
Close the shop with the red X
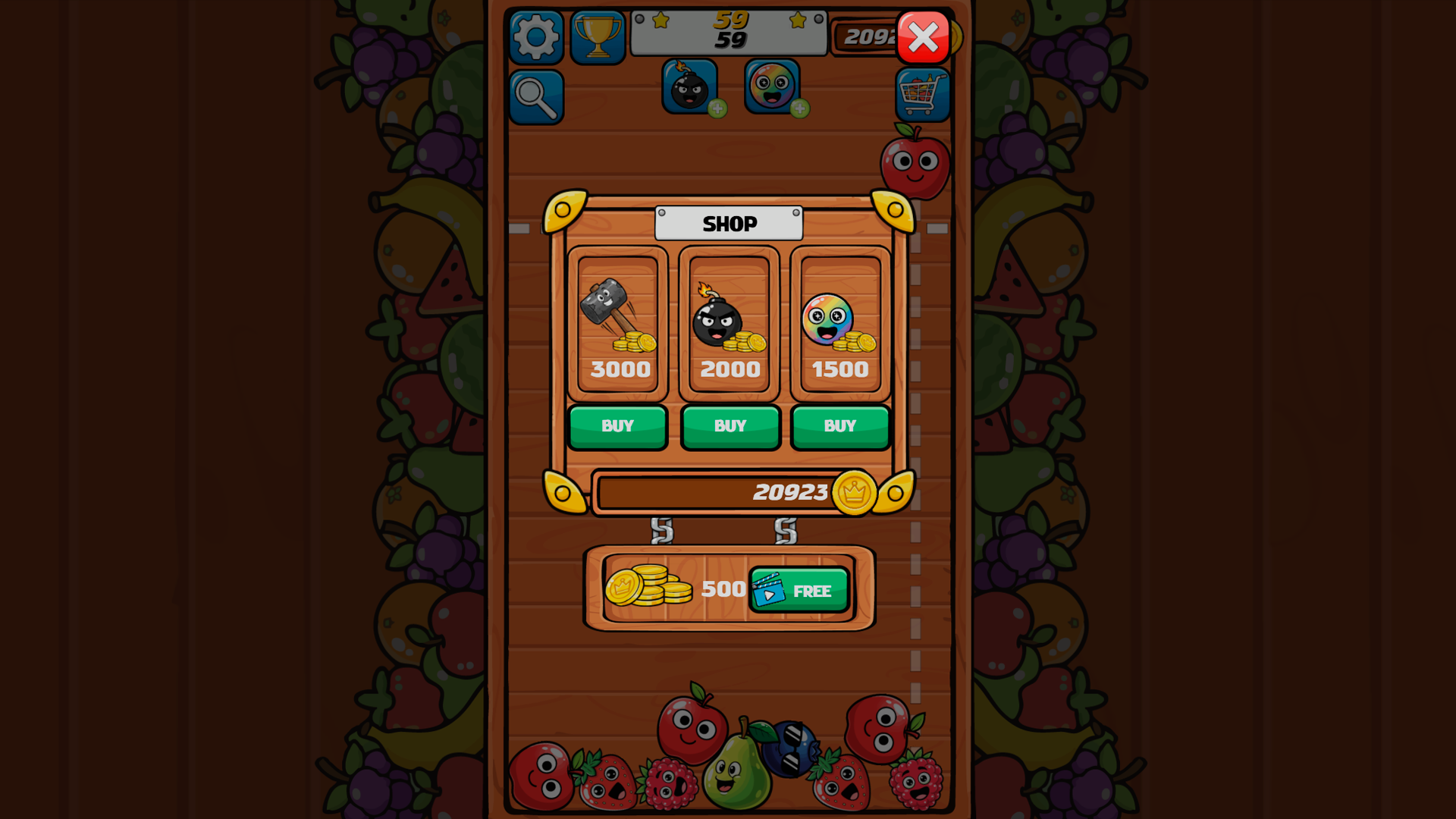pos(923,37)
